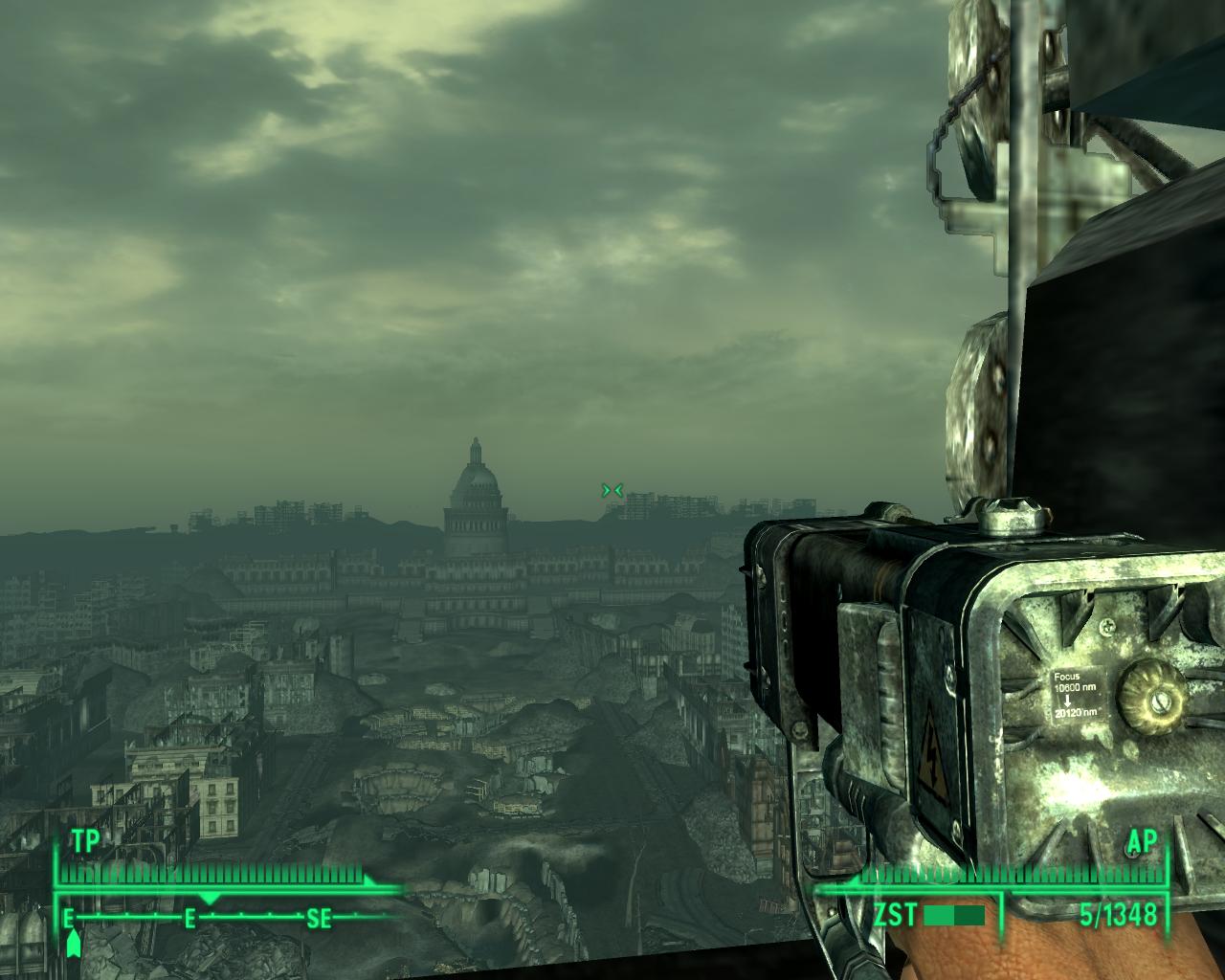Select the quest marker arrow on the compass
The height and width of the screenshot is (980, 1225).
(x=74, y=944)
